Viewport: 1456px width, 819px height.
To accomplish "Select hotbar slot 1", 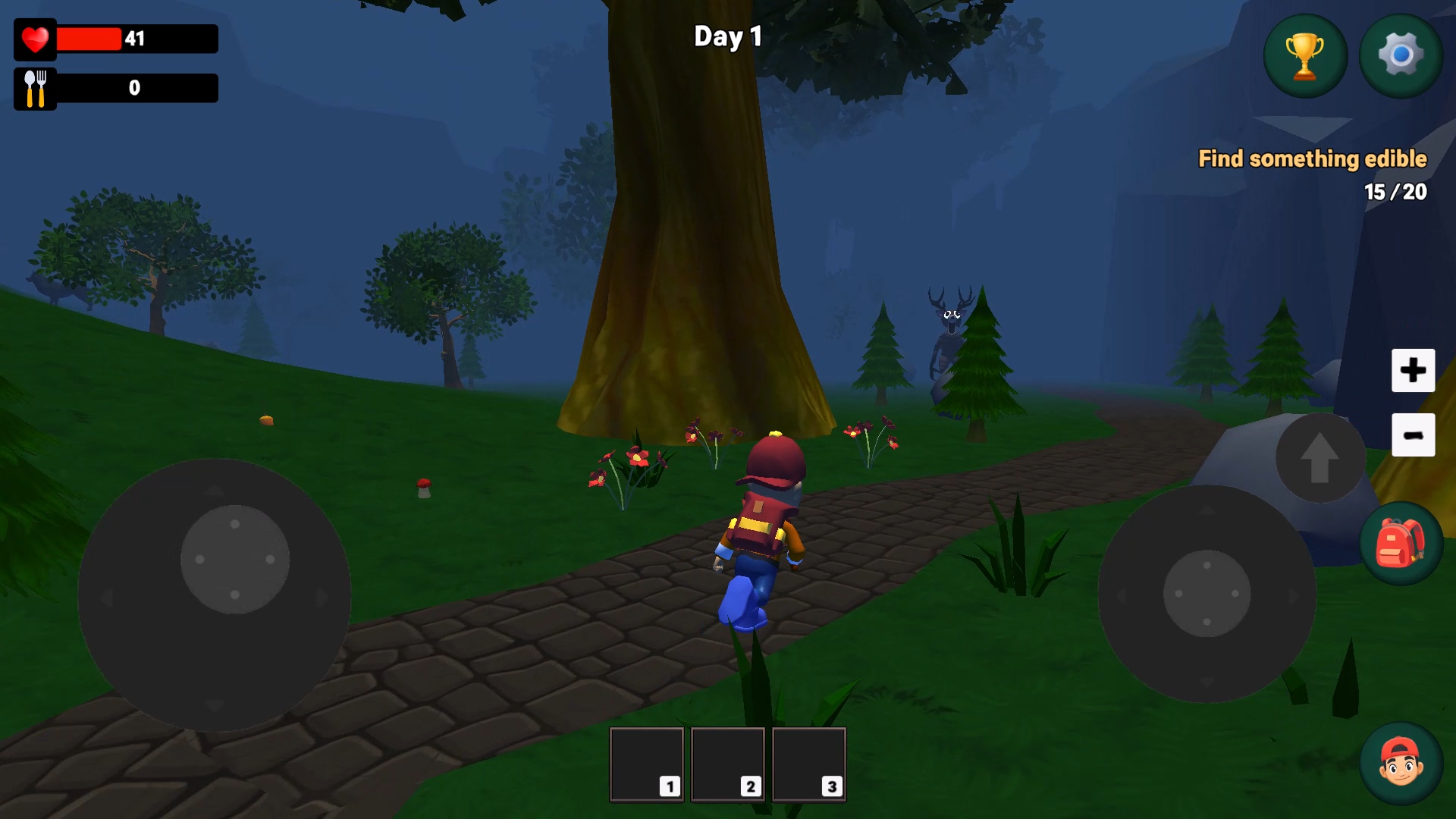I will pos(645,764).
